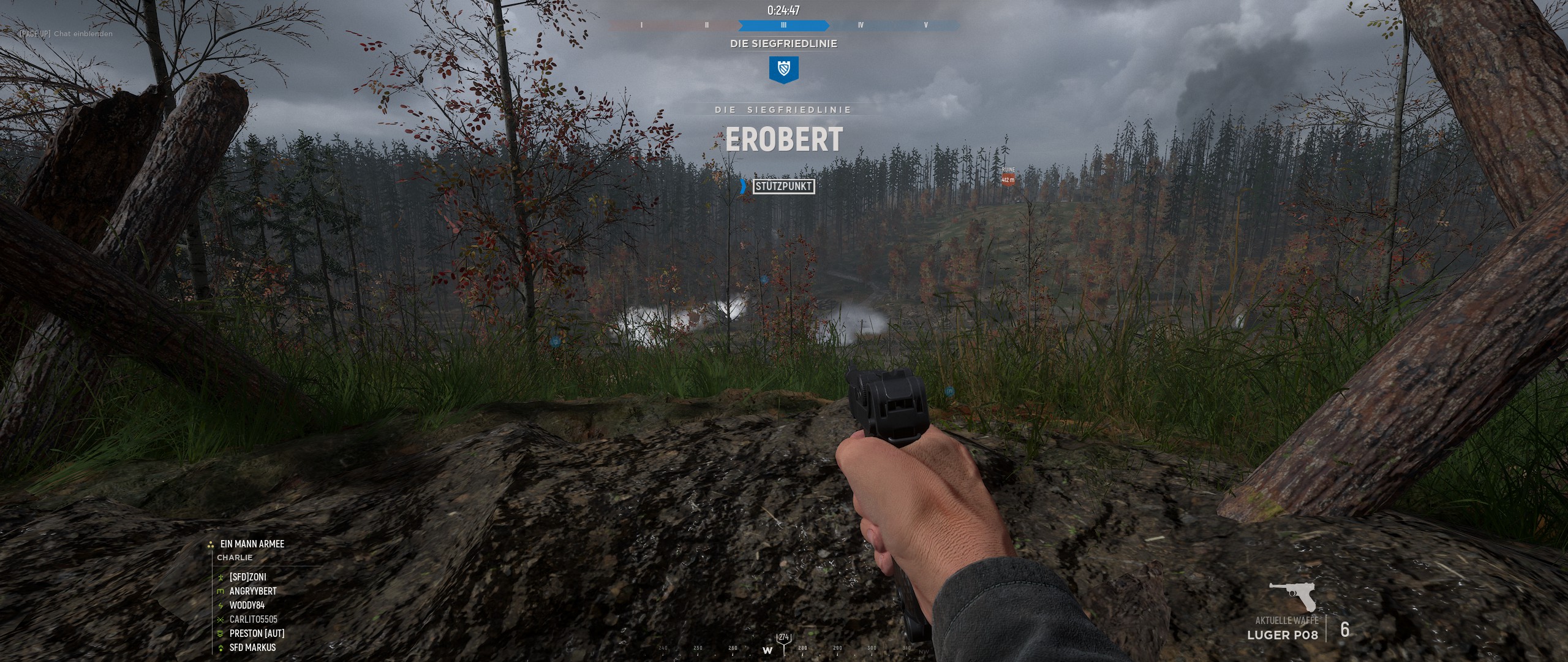
Task: Click the blue Siegfriedlinie shield objective icon
Action: [x=783, y=70]
